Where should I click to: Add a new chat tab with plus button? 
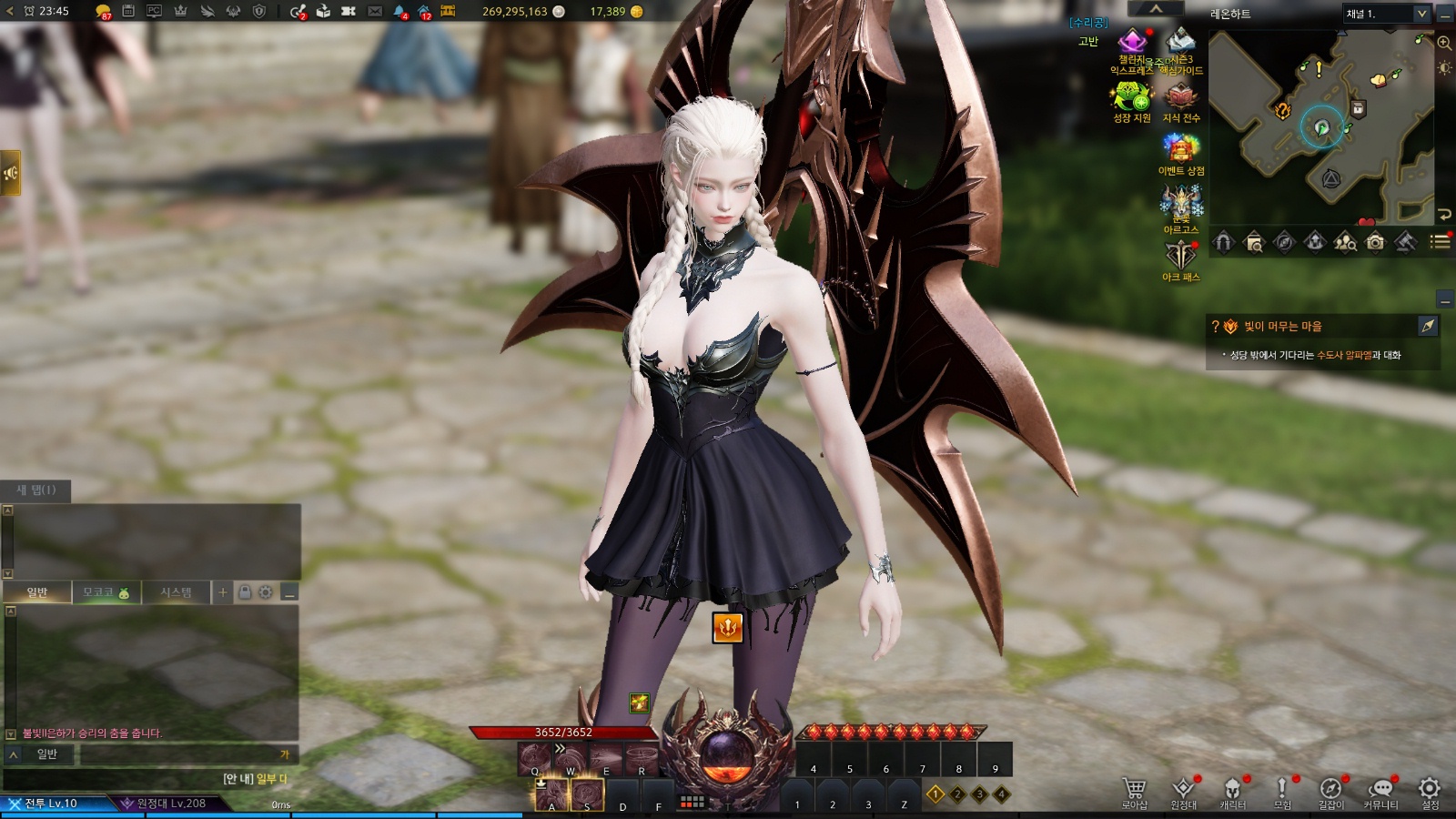(x=223, y=592)
